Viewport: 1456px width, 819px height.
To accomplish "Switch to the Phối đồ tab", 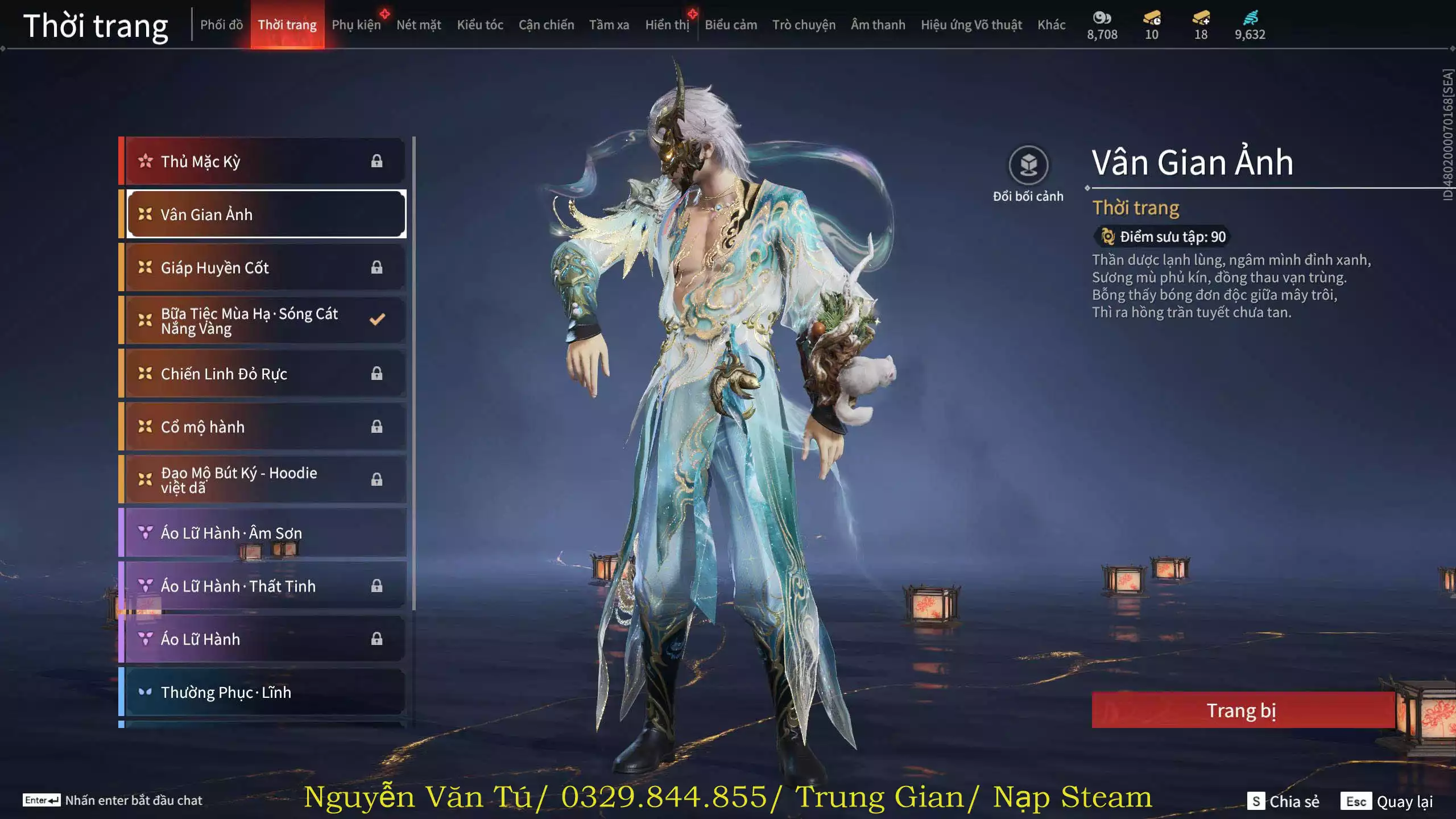I will tap(221, 25).
